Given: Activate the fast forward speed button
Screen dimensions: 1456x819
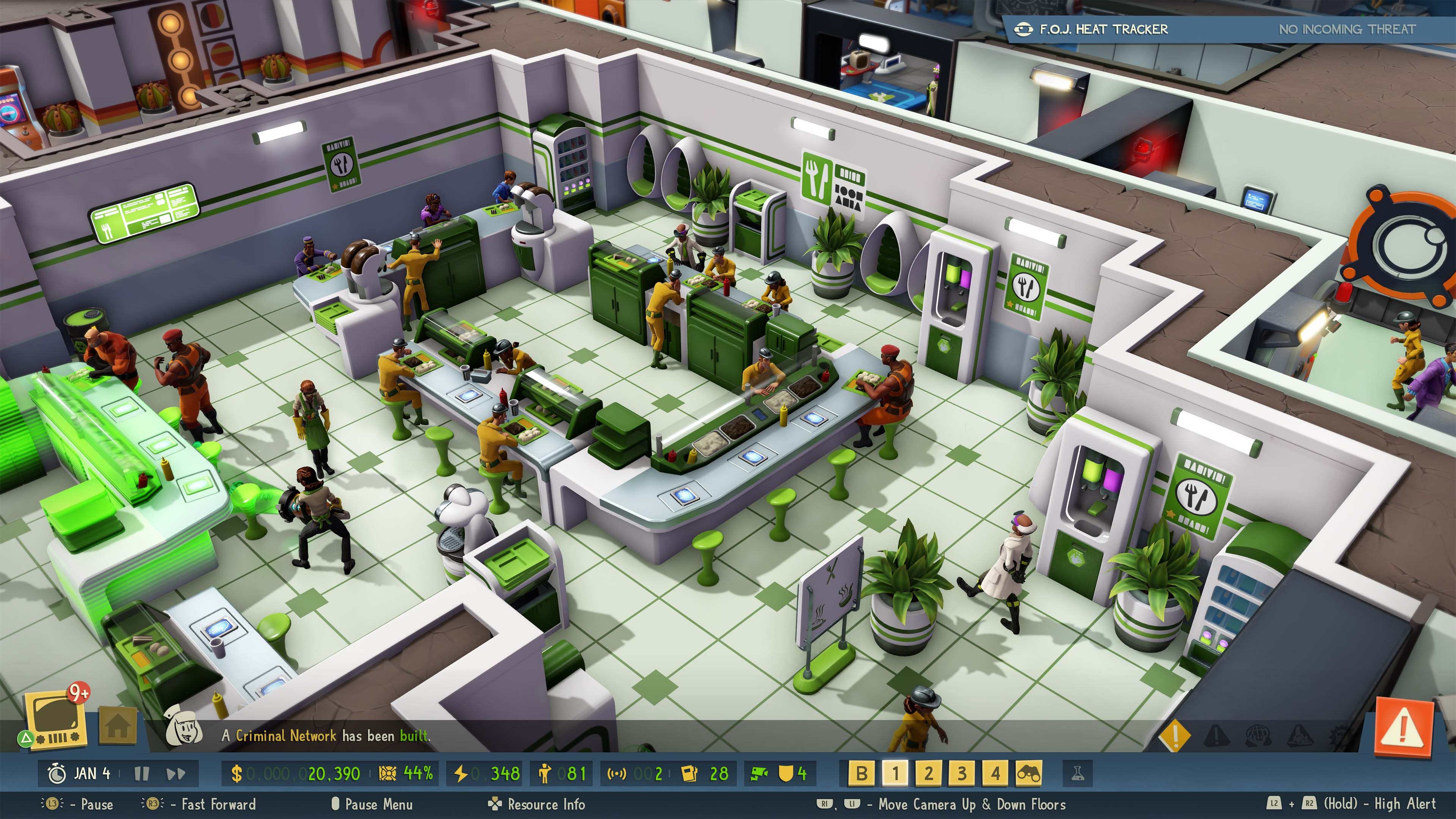Looking at the screenshot, I should click(x=176, y=773).
